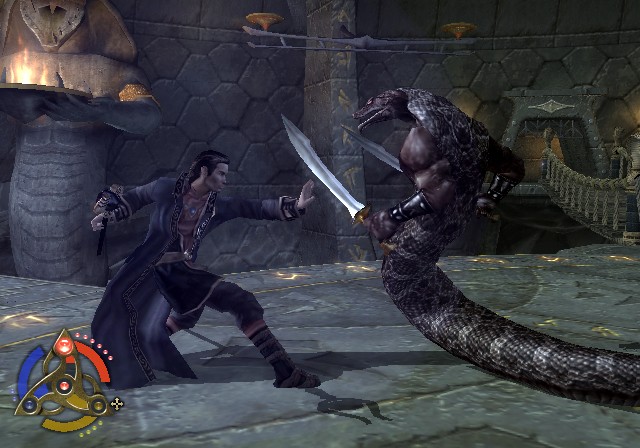Select the red orb atop the triquetra emblem
The height and width of the screenshot is (448, 640).
[62, 346]
